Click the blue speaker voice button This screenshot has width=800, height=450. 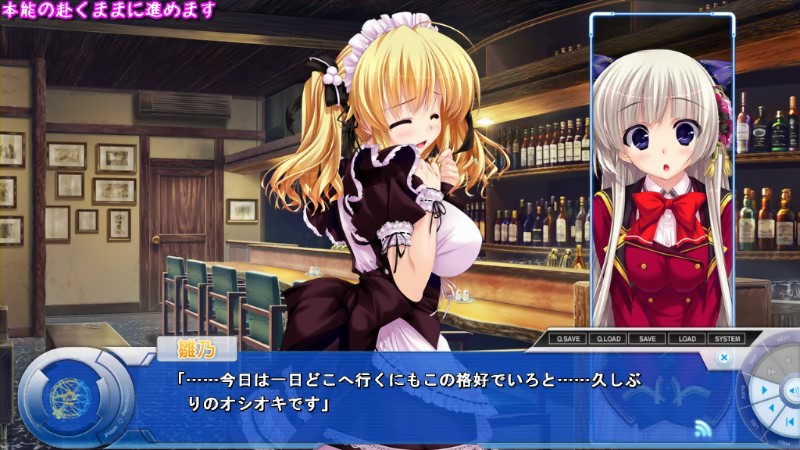[790, 389]
